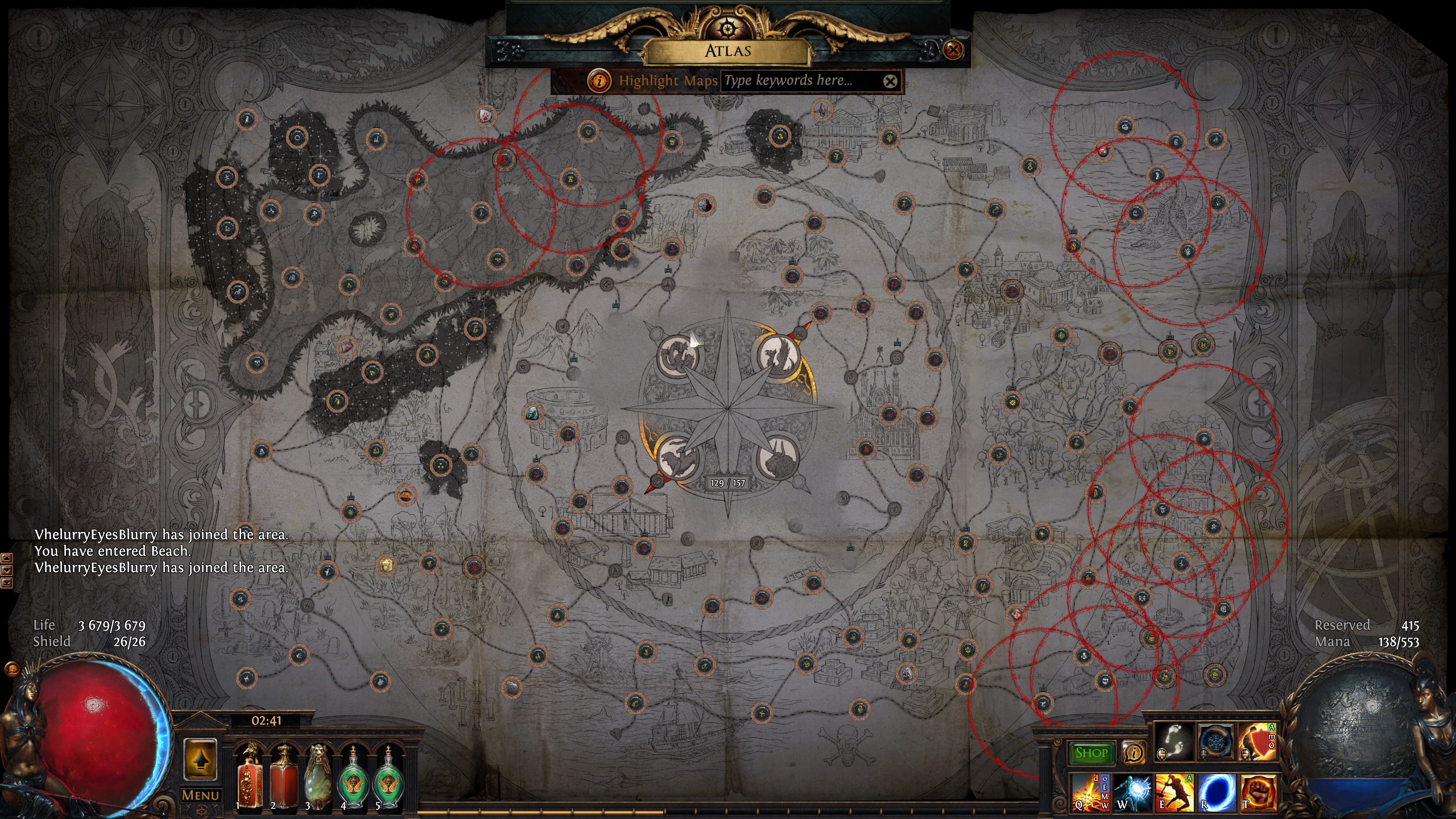Open the Shop
The height and width of the screenshot is (819, 1456).
[1091, 753]
